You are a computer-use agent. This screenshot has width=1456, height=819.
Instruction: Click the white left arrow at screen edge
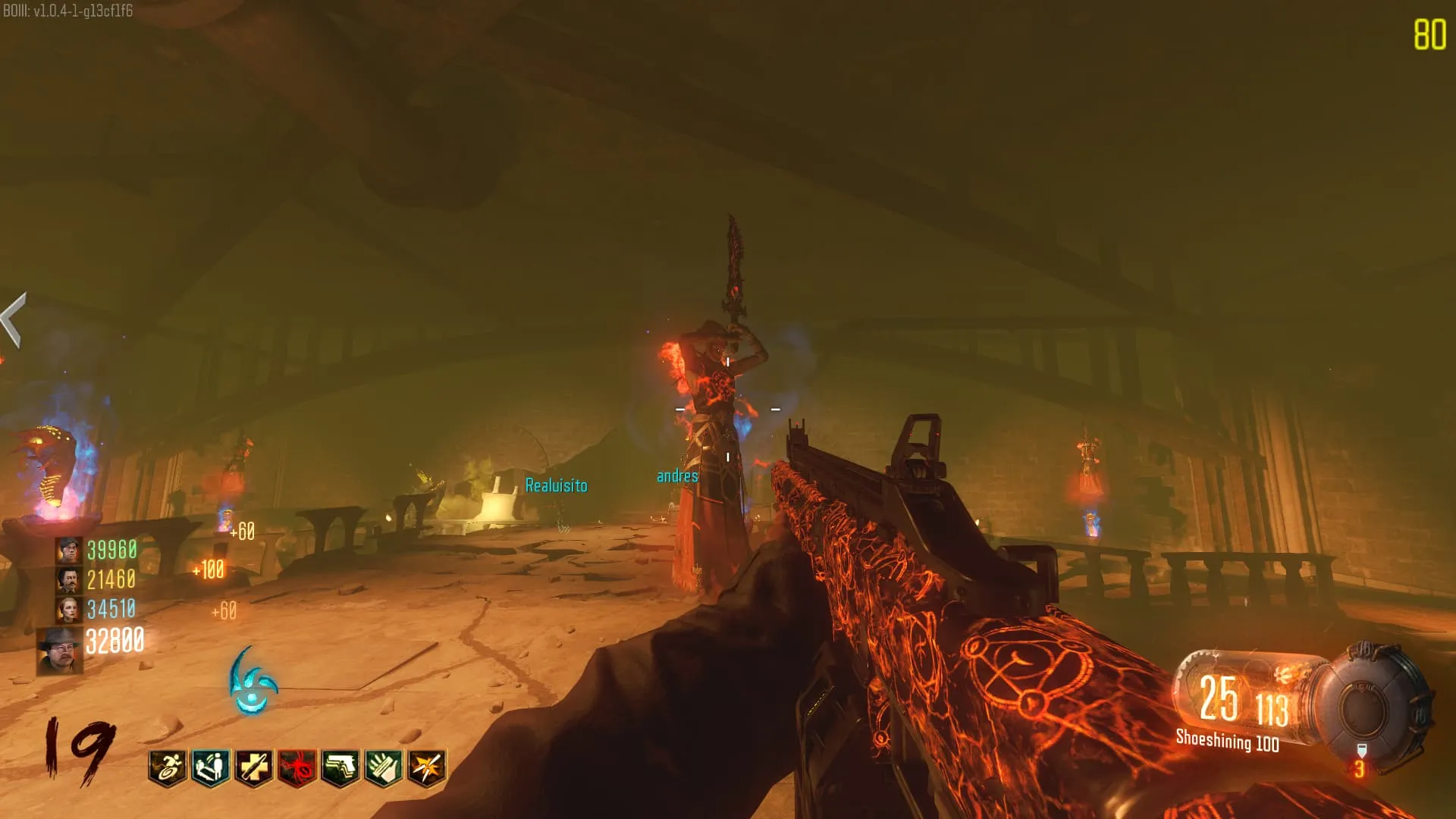(x=14, y=319)
